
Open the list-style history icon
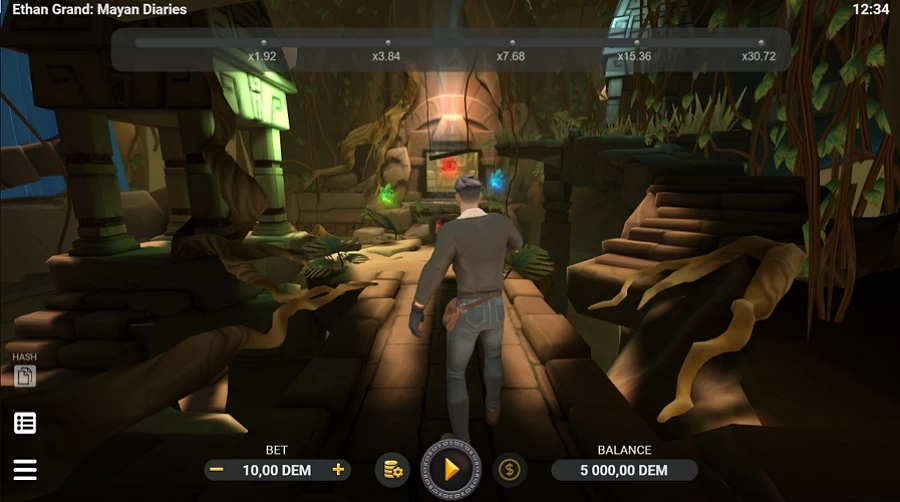pos(25,423)
